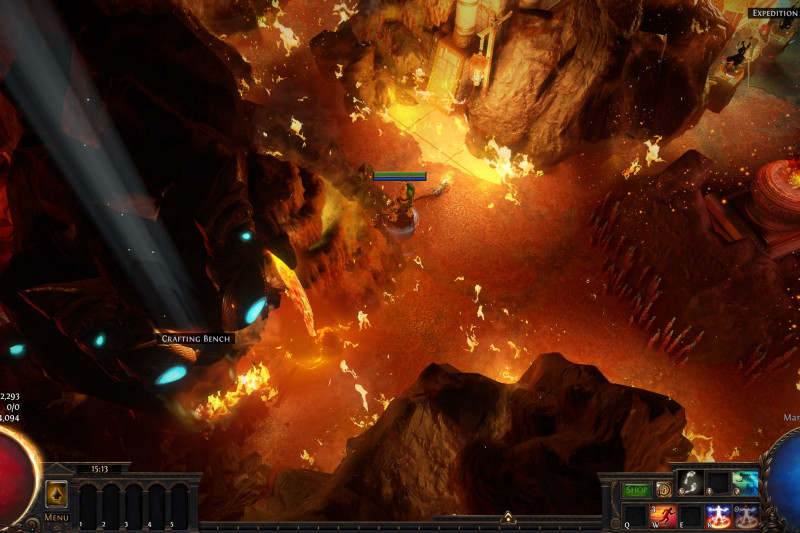
Task: Click the Expedition label
Action: pos(773,13)
